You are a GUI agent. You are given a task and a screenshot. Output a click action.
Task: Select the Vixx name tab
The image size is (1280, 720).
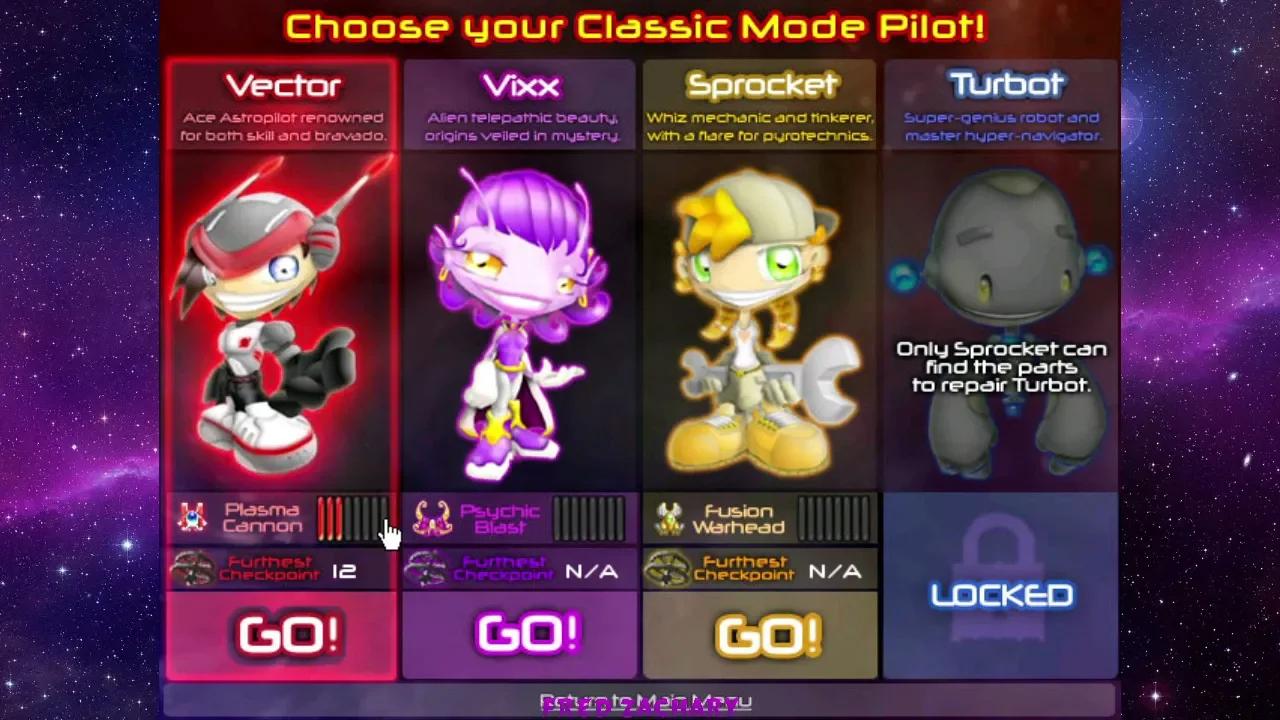click(x=520, y=85)
